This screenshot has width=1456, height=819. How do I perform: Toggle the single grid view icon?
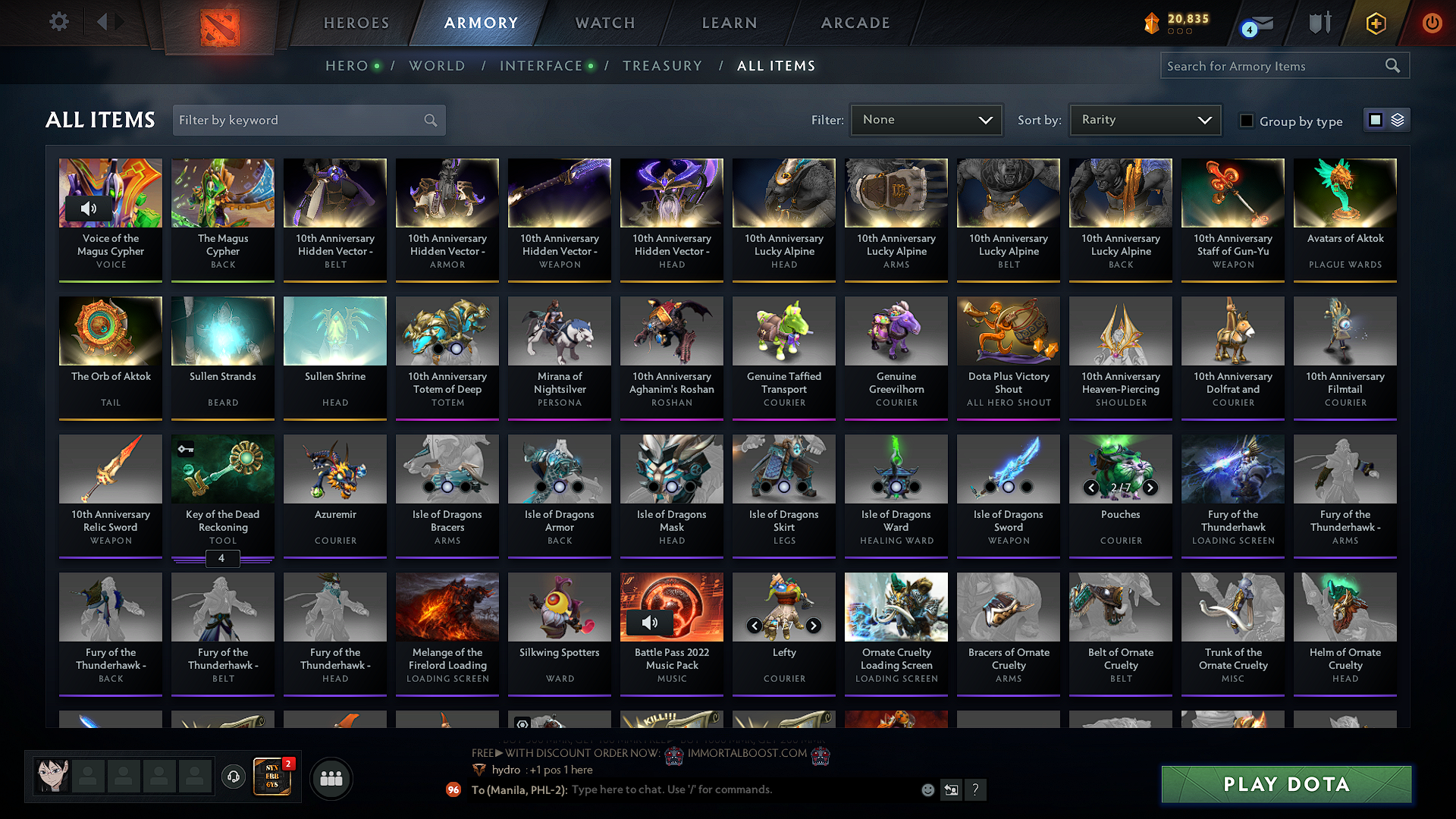click(1375, 119)
